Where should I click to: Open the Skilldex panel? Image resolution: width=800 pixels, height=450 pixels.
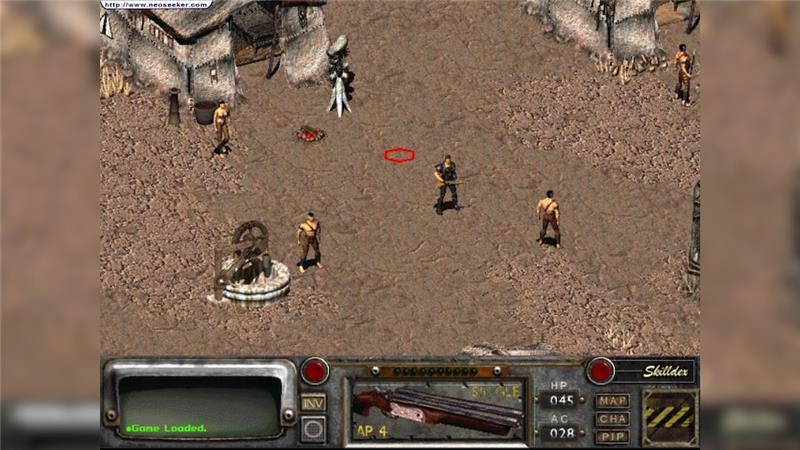655,370
